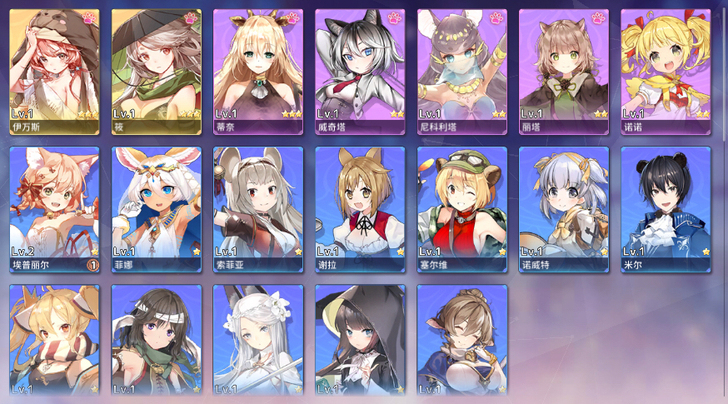Image resolution: width=728 pixels, height=404 pixels.
Task: Pick the dark-haired girl card with white headband
Action: pyautogui.click(x=156, y=340)
